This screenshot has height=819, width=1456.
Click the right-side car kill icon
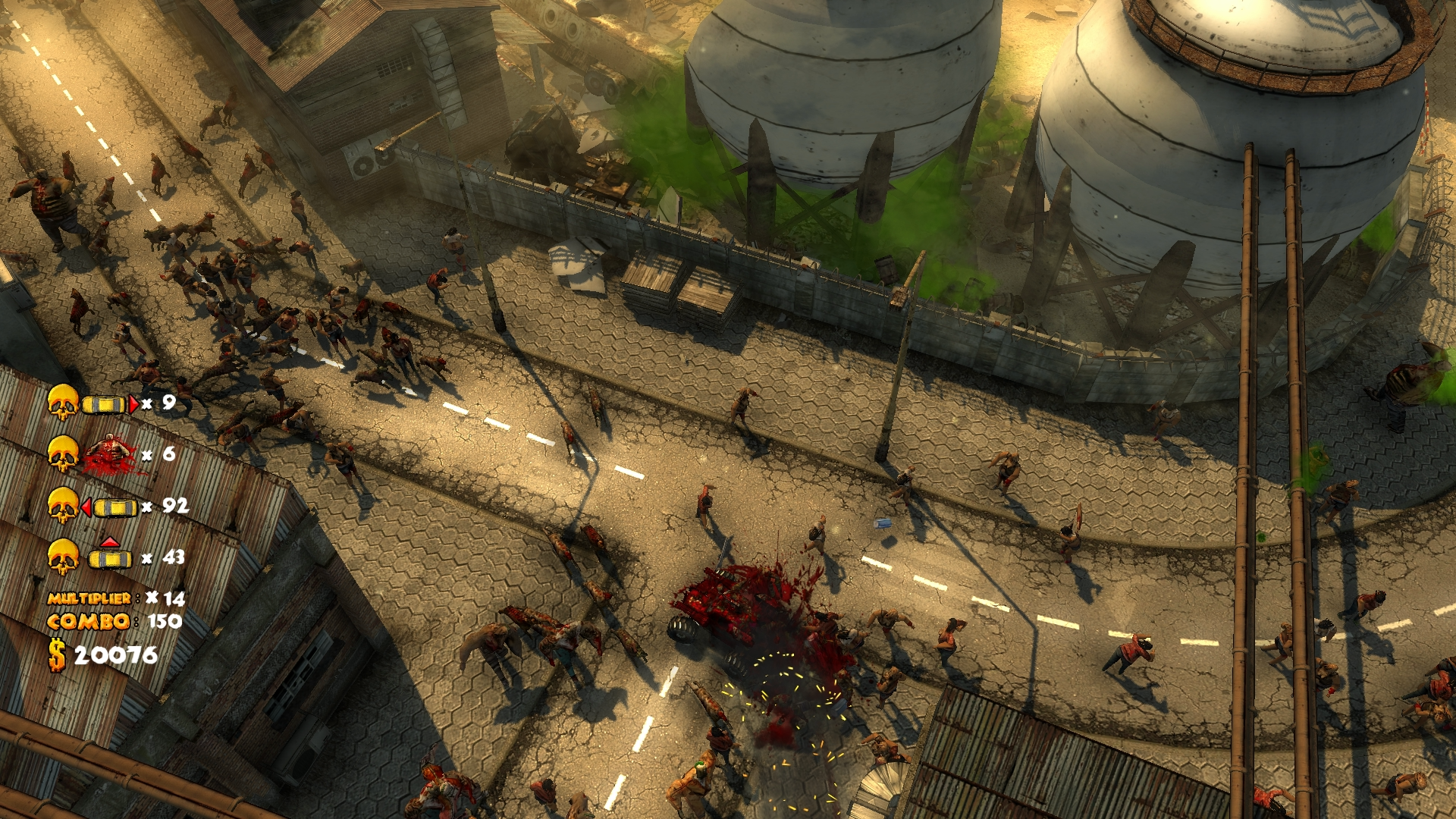click(x=109, y=404)
